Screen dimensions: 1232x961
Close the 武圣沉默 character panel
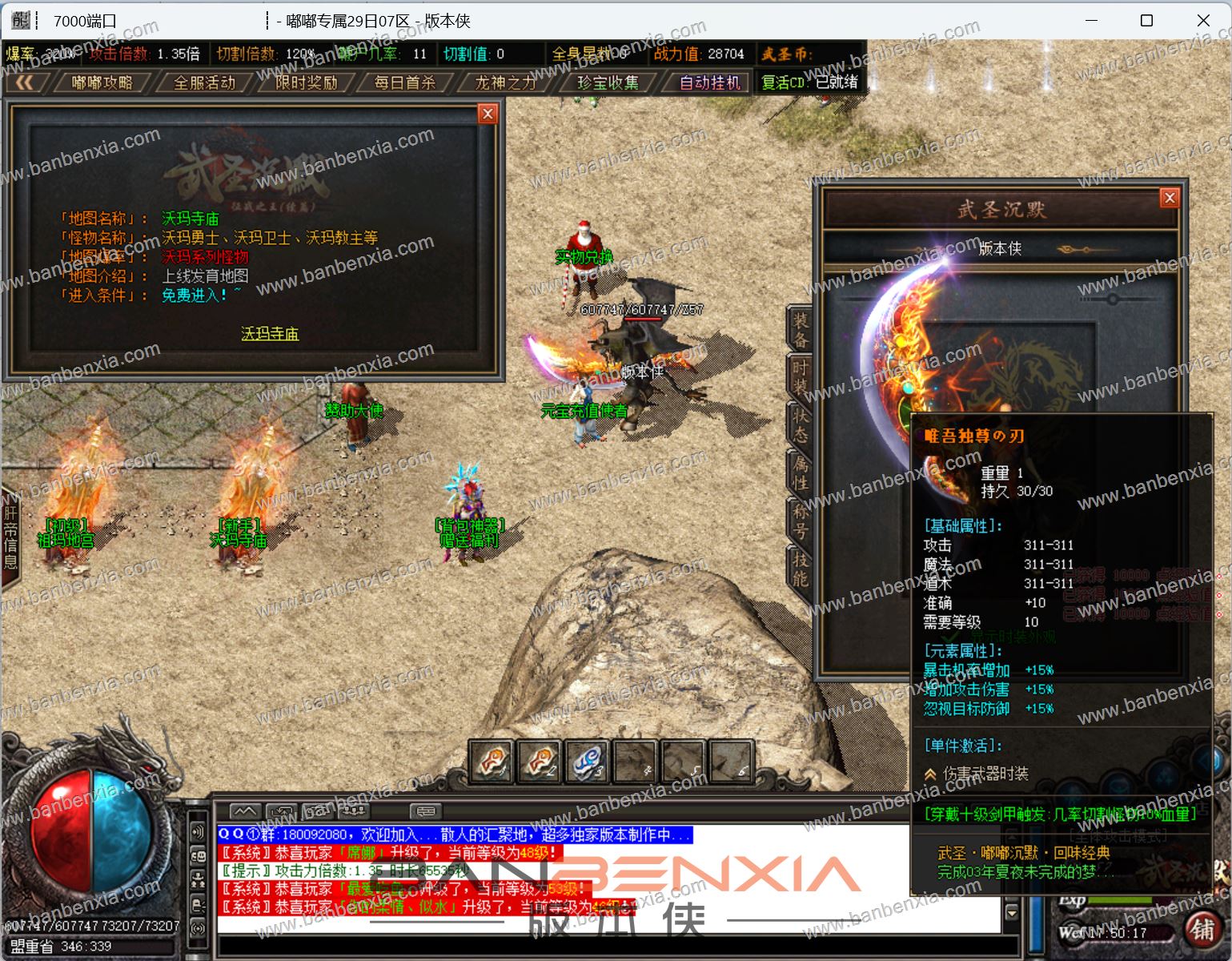(x=1170, y=198)
